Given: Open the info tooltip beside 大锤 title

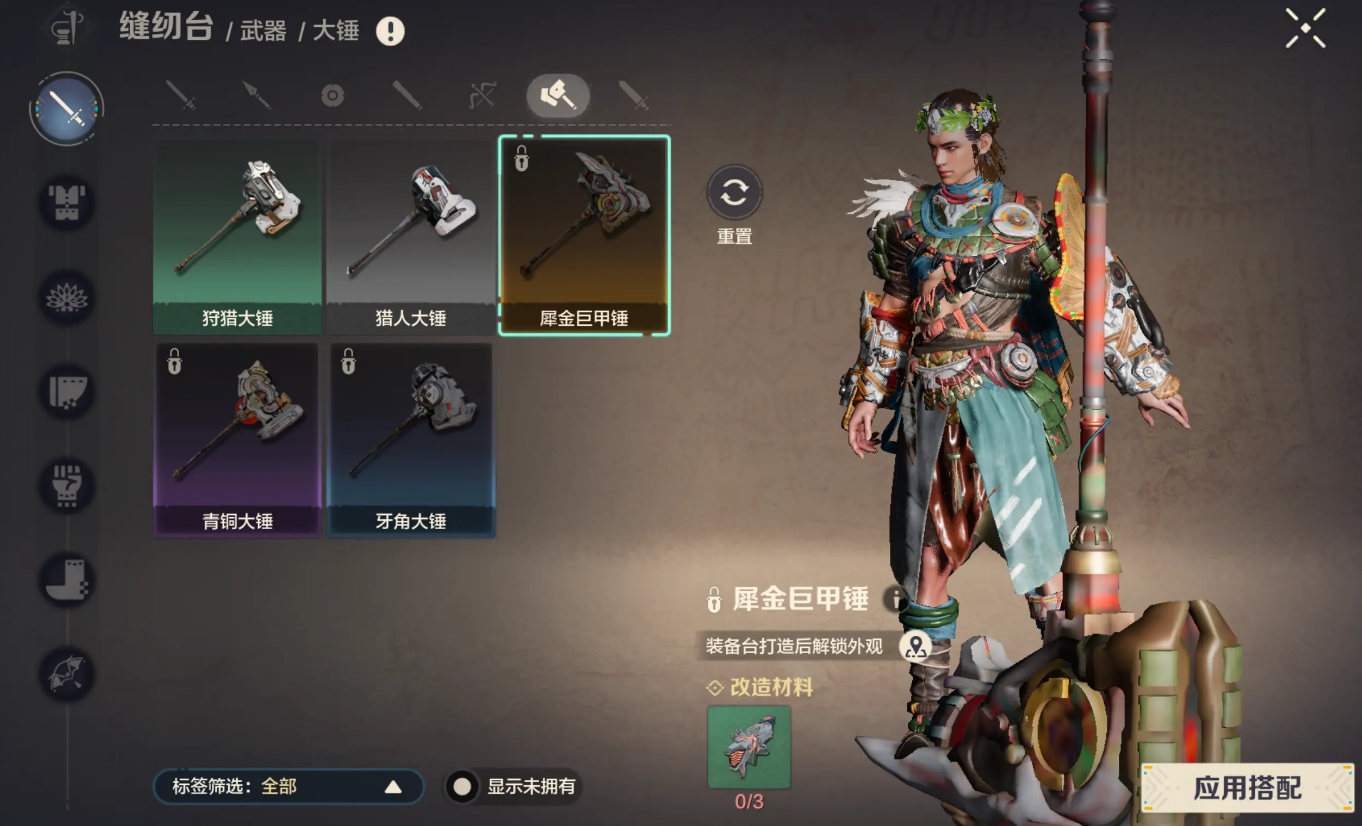Looking at the screenshot, I should click(390, 31).
